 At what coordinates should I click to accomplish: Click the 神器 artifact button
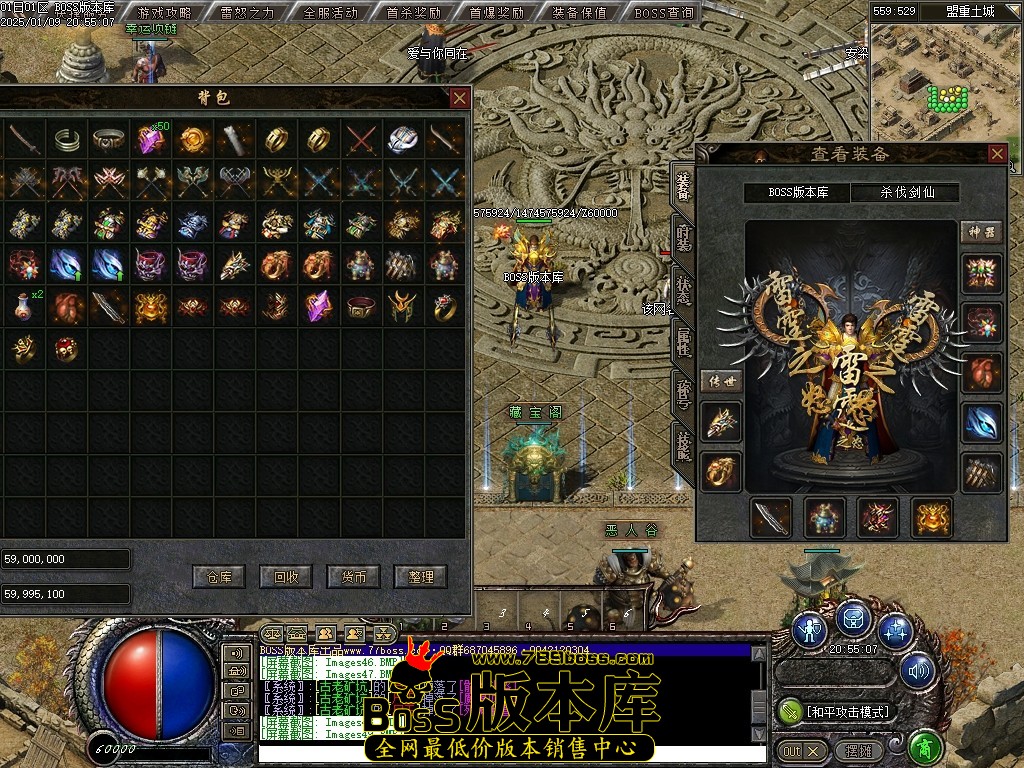point(981,232)
